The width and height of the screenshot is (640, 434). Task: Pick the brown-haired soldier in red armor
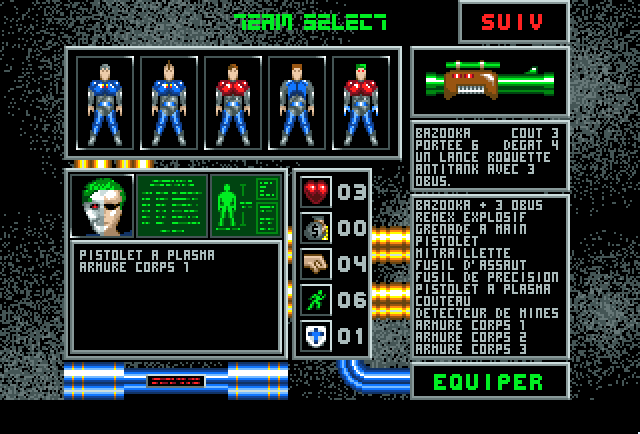point(233,101)
